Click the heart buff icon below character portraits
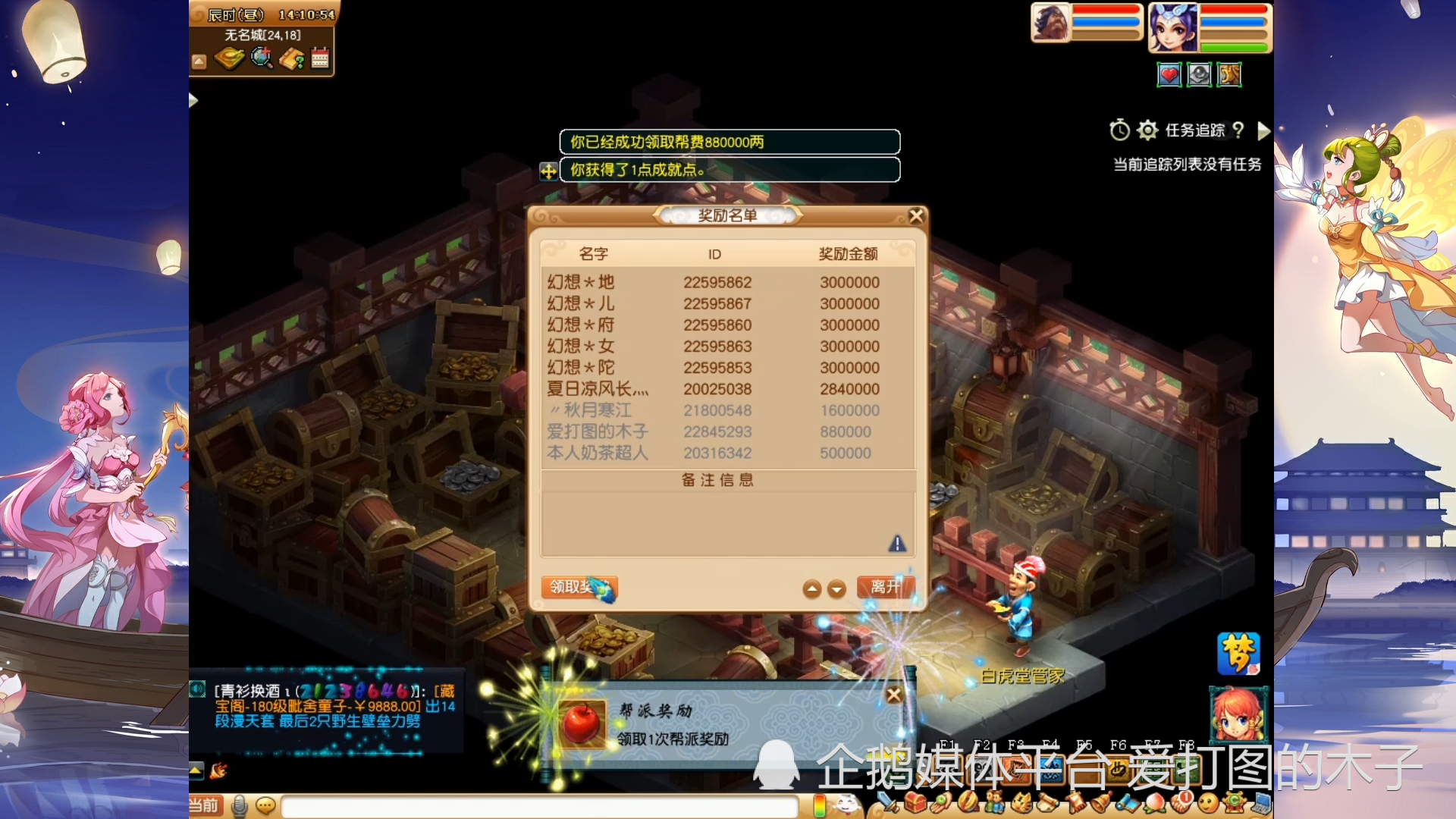 point(1169,74)
